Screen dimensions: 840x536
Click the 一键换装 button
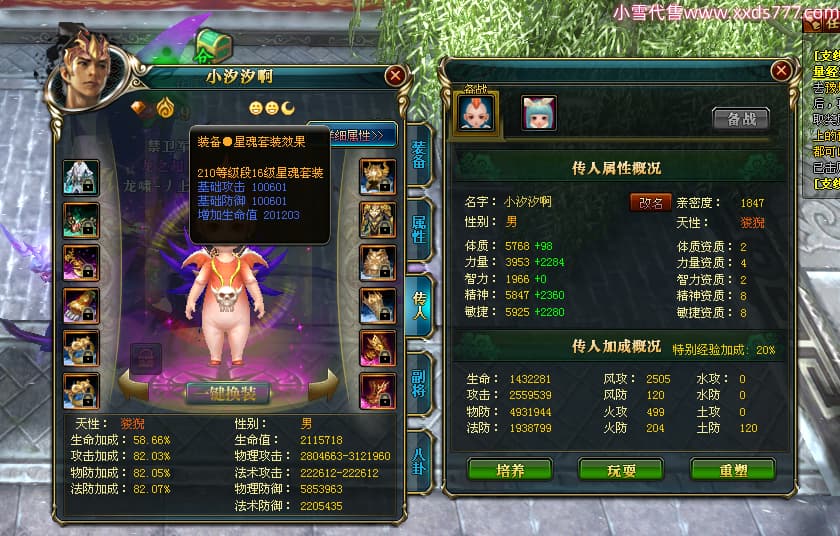(228, 392)
